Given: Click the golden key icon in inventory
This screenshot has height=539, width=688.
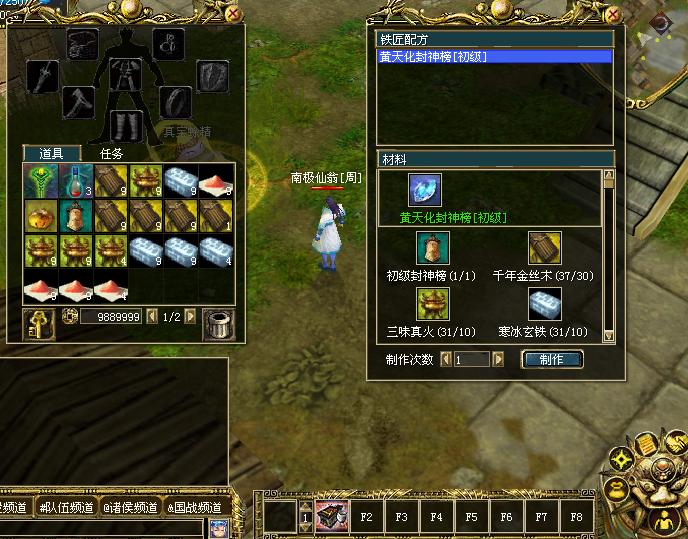Looking at the screenshot, I should tap(38, 323).
